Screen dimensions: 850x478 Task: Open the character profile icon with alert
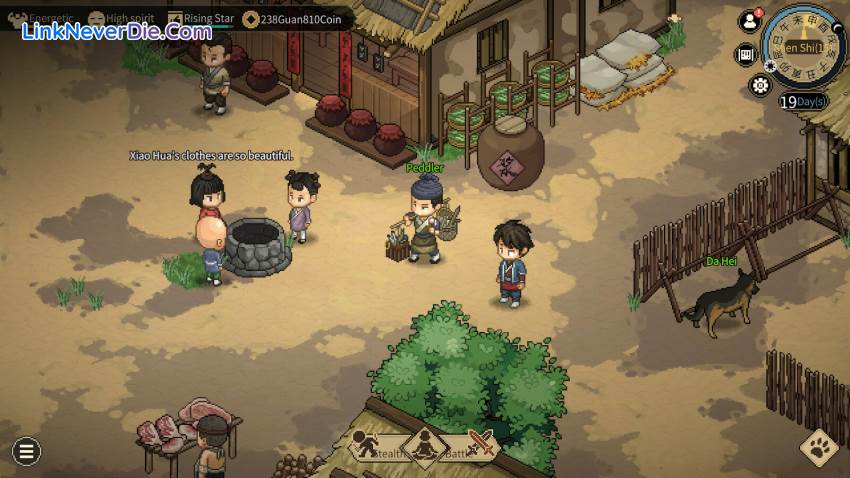[x=749, y=21]
